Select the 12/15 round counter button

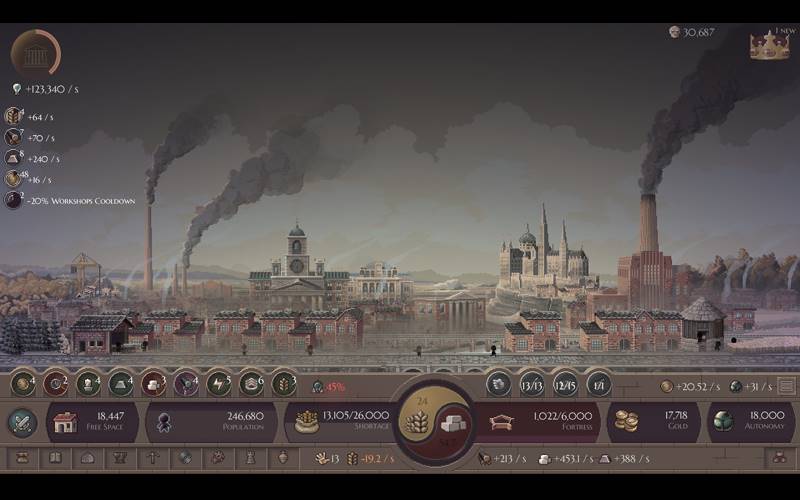565,384
